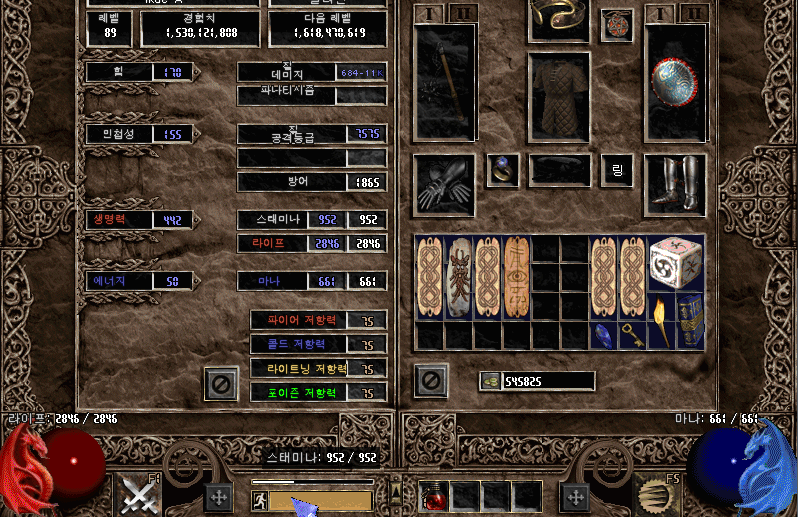Click the gold pile button beside 545825
The image size is (798, 517).
[490, 381]
